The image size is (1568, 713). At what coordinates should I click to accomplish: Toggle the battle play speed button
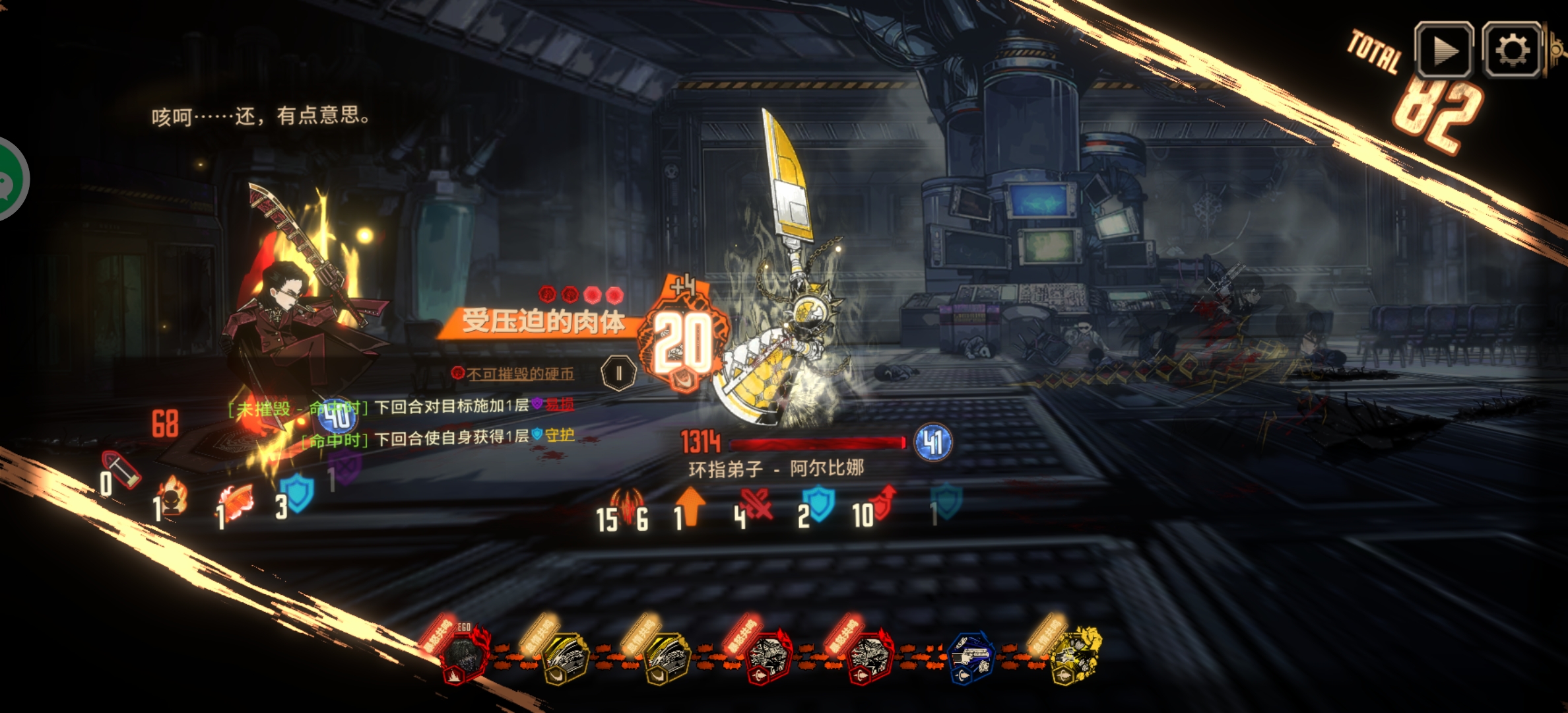[x=1443, y=50]
